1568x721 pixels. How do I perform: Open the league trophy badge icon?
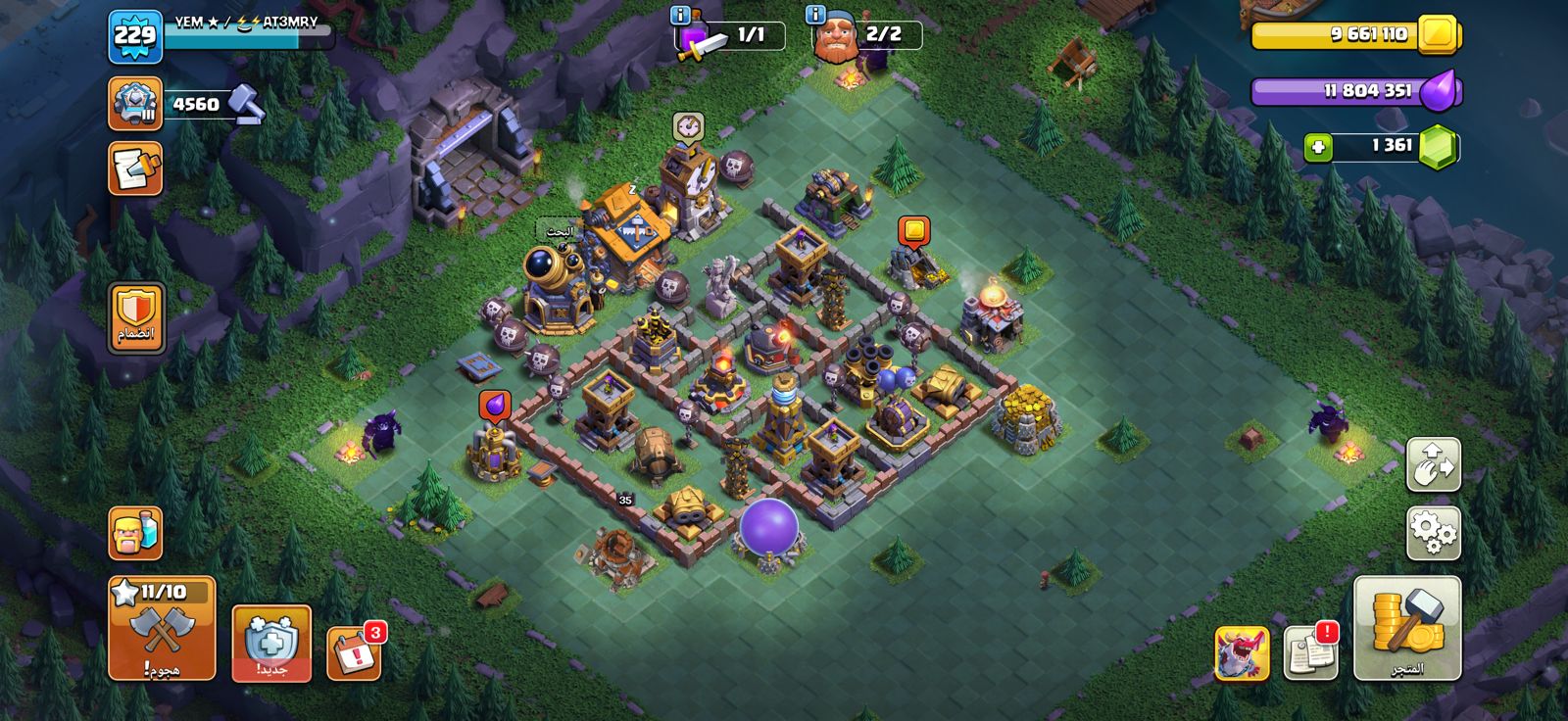(135, 104)
